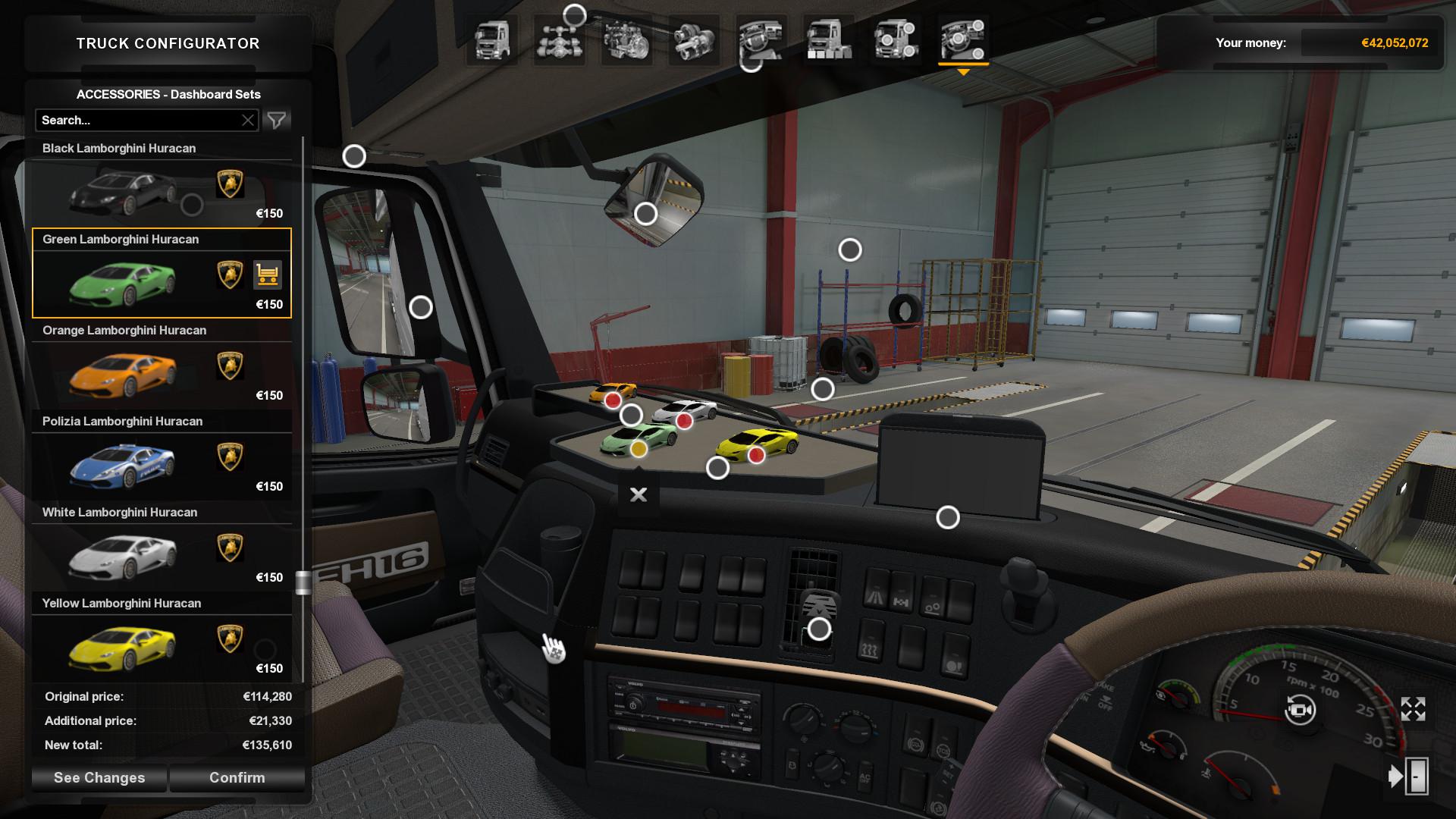Switch to the truck cabin category tab
1456x819 pixels.
492,39
